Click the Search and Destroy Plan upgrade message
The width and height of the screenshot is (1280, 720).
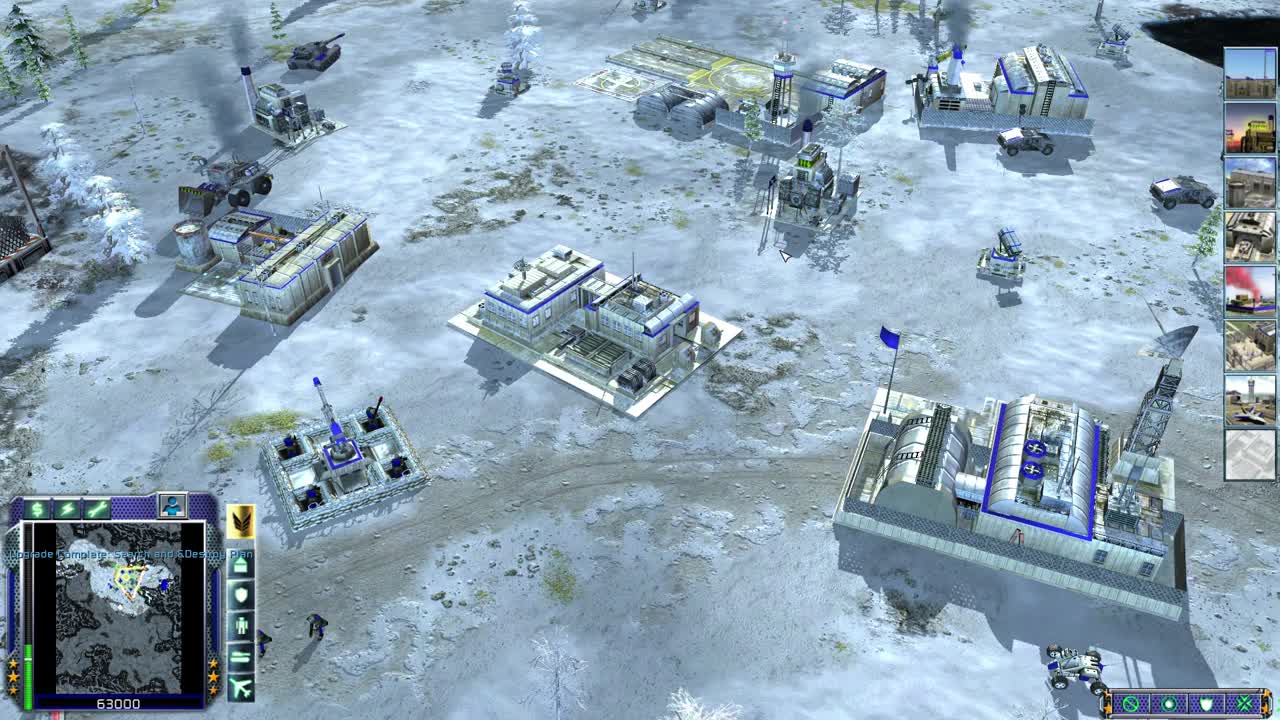click(128, 554)
